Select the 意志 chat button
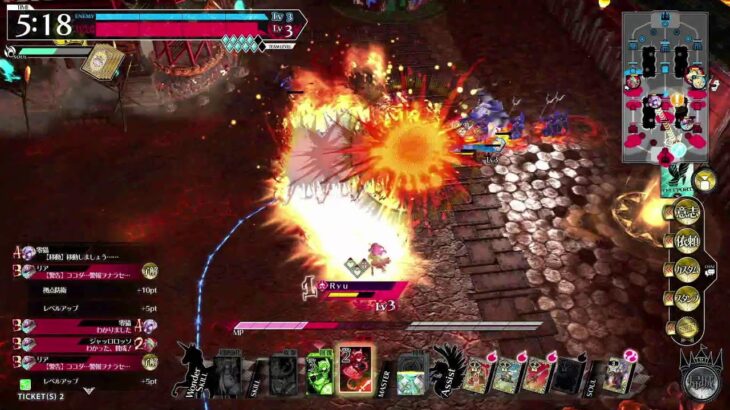The width and height of the screenshot is (730, 410). 686,212
